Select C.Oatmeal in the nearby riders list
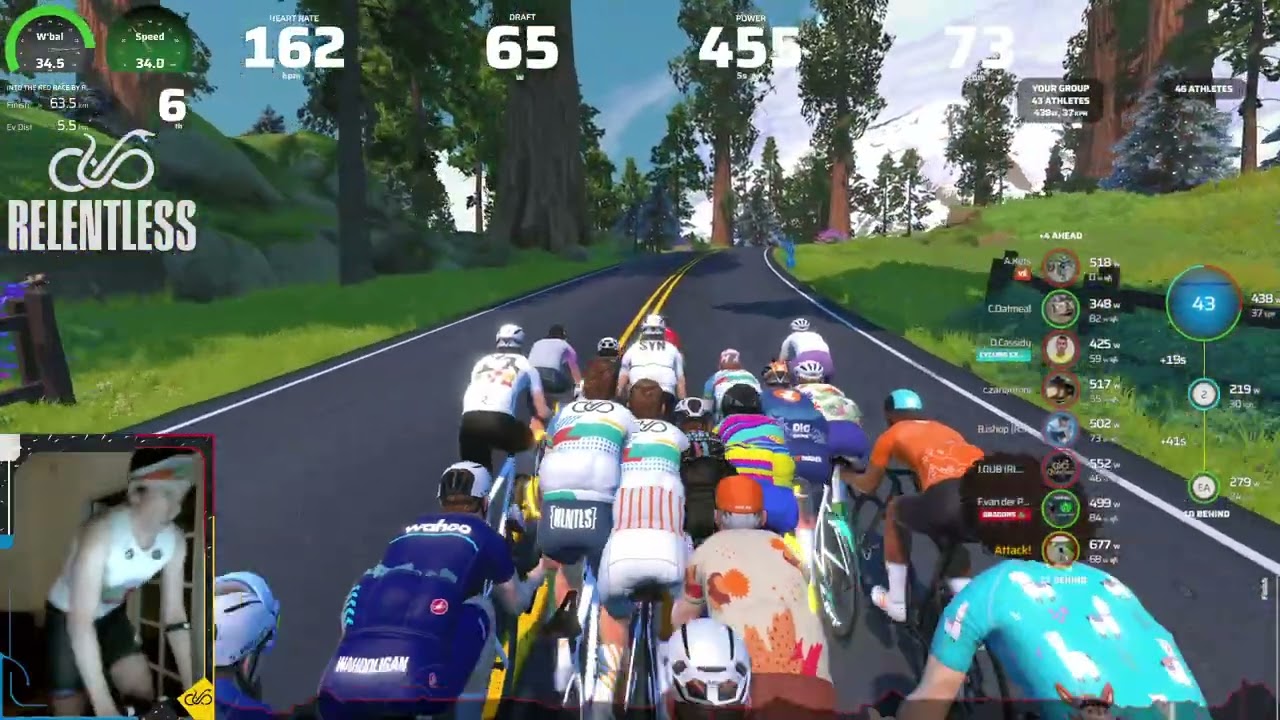The height and width of the screenshot is (720, 1280). point(1010,308)
